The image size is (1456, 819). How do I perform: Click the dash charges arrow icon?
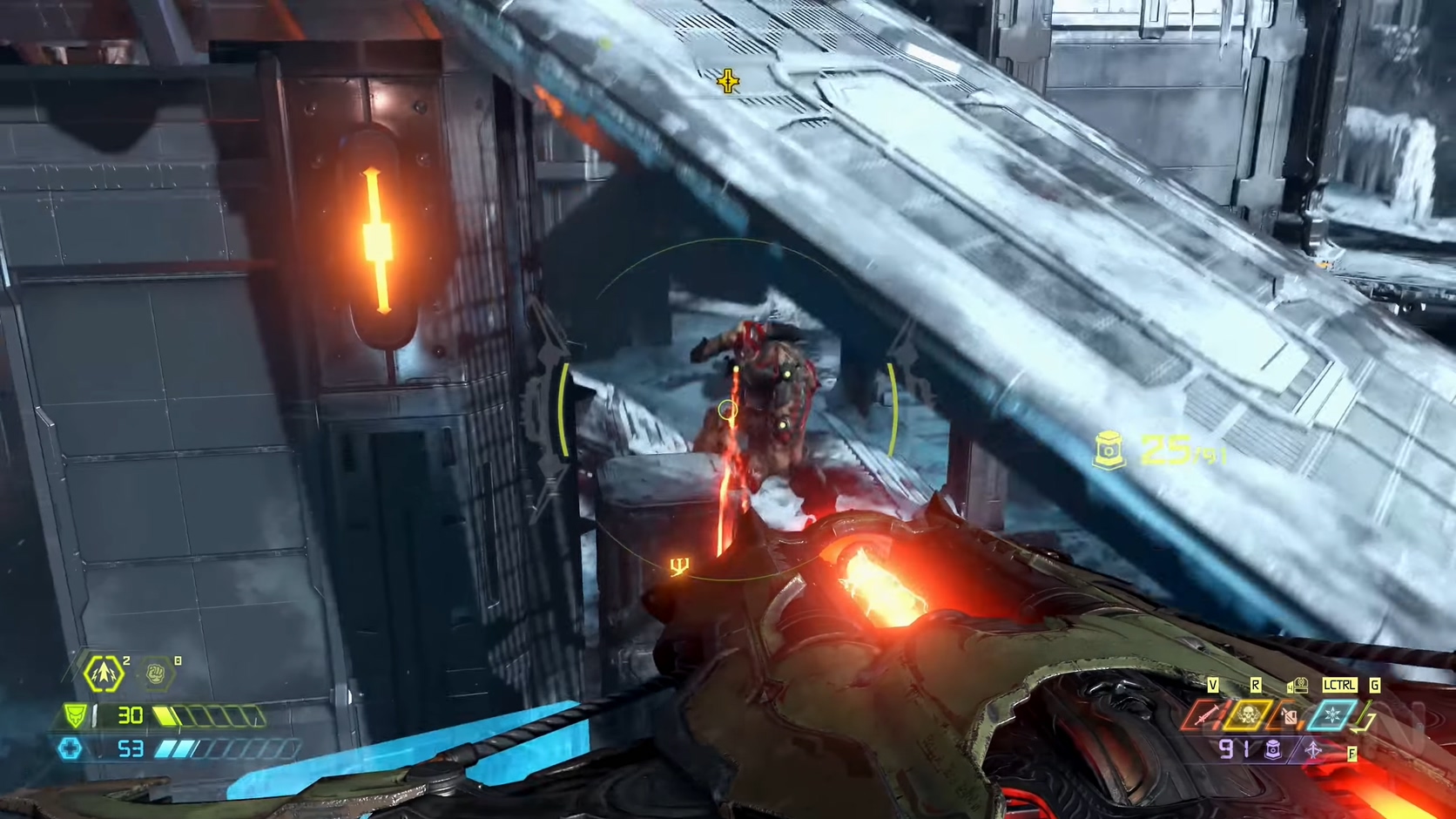point(104,673)
